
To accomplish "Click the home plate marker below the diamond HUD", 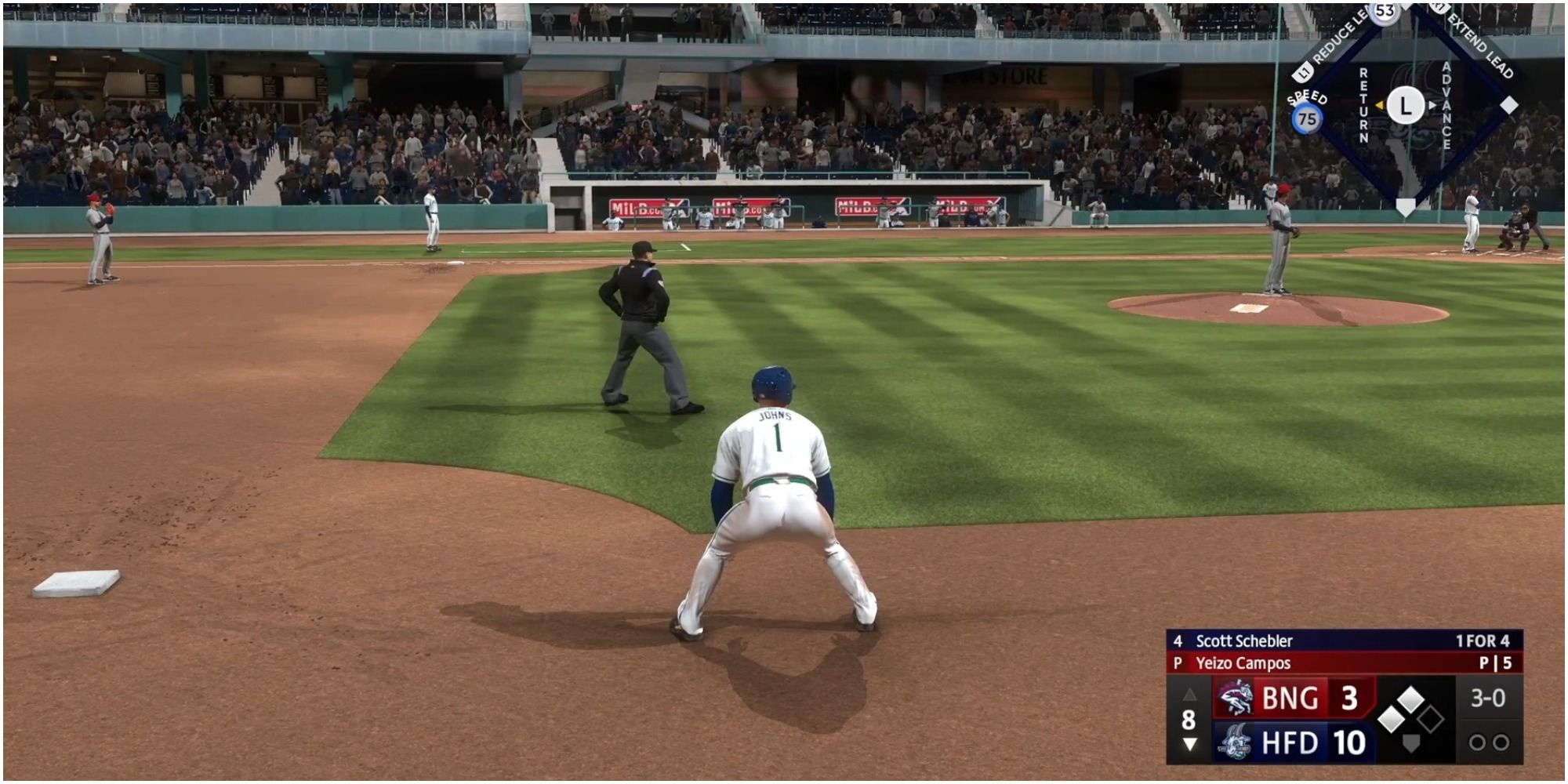I will coord(1405,207).
